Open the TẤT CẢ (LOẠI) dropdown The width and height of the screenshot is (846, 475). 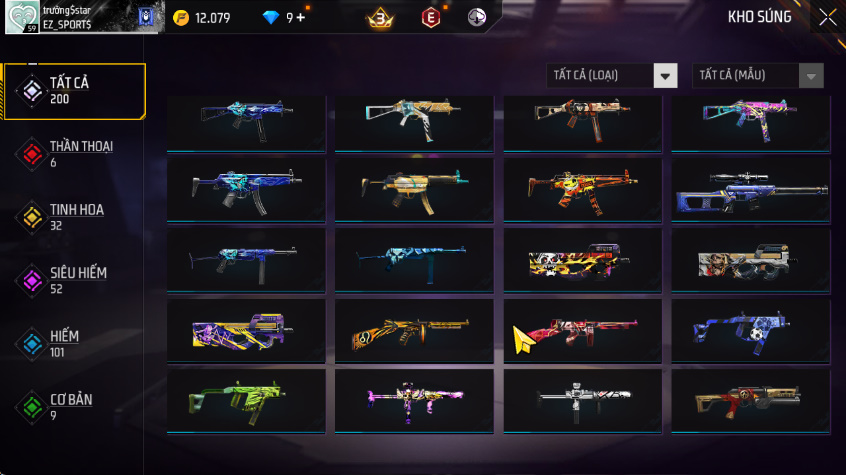pyautogui.click(x=612, y=76)
